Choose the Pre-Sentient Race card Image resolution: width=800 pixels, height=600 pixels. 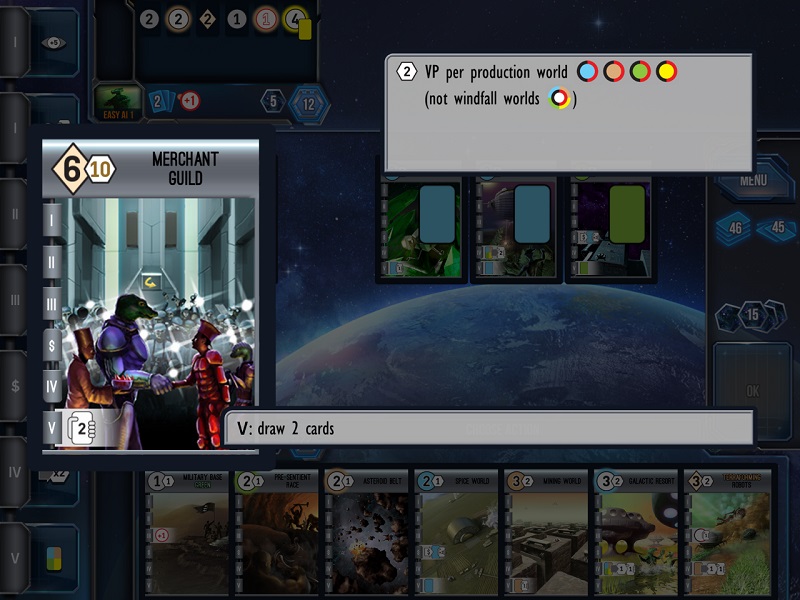pos(276,532)
